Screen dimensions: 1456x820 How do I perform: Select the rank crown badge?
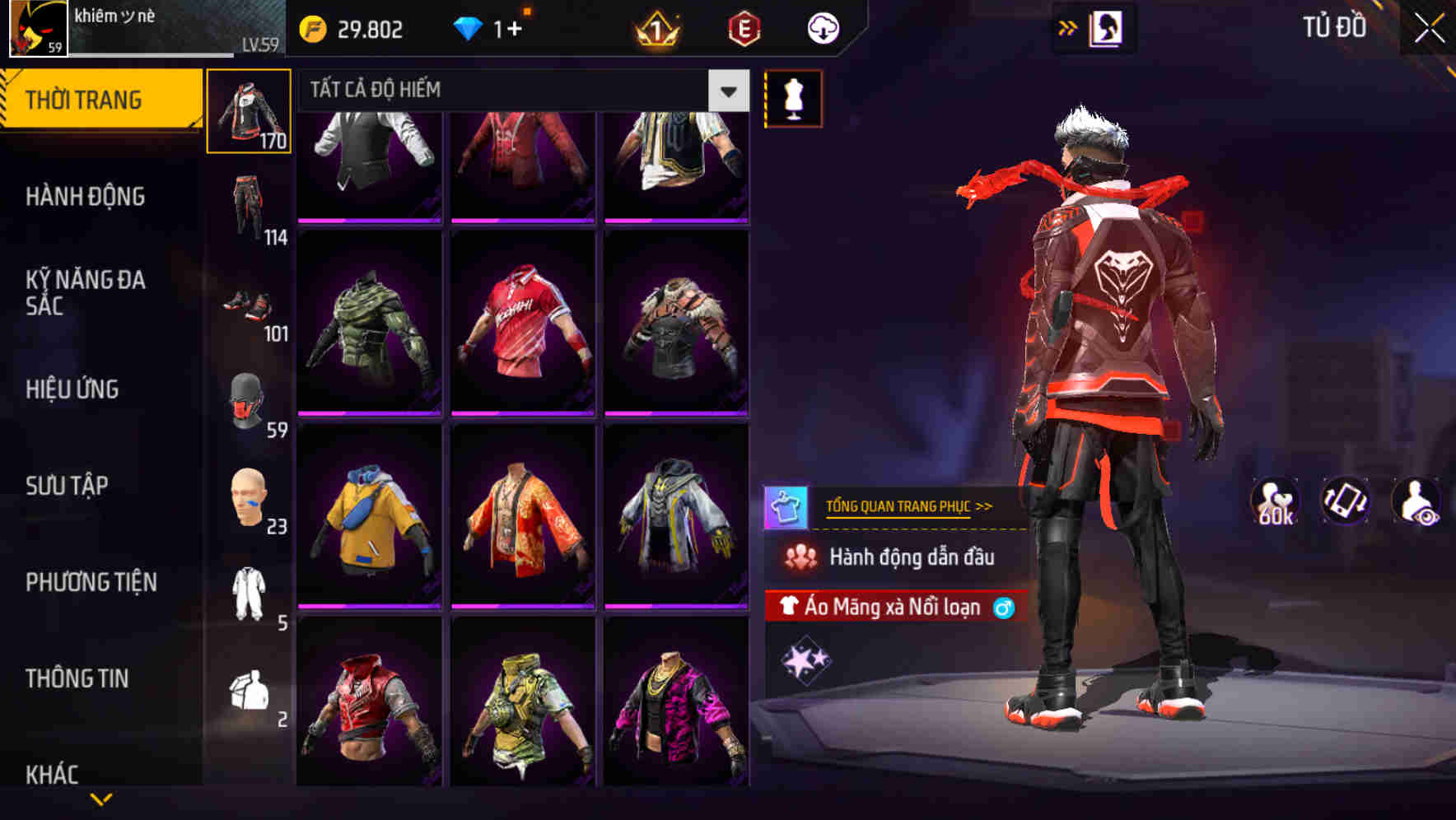pyautogui.click(x=657, y=29)
